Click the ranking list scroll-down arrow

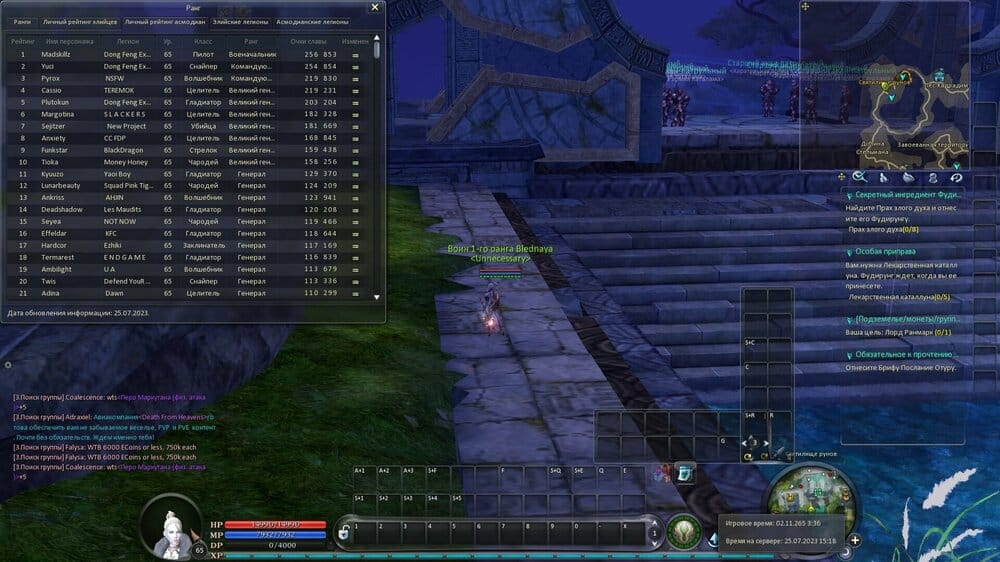377,297
